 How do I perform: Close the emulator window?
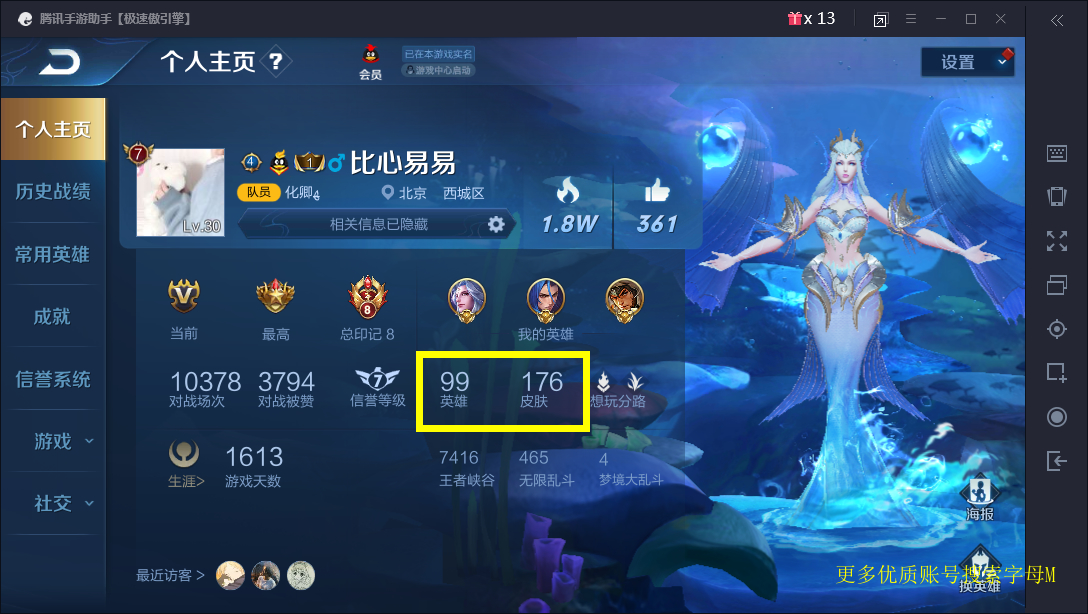pos(1001,19)
